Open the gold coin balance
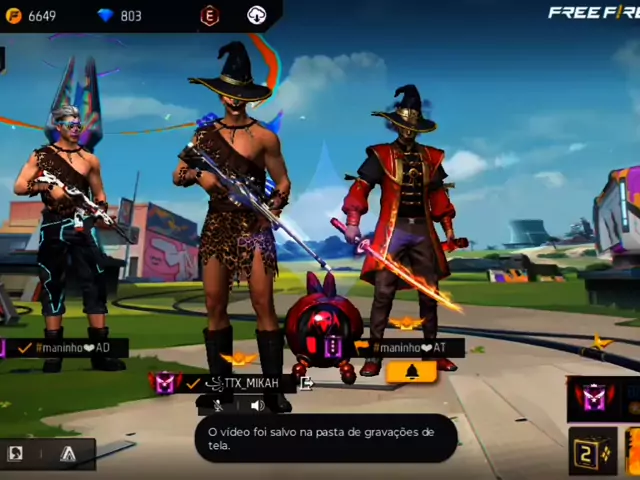Viewport: 640px width, 480px height. tap(30, 16)
